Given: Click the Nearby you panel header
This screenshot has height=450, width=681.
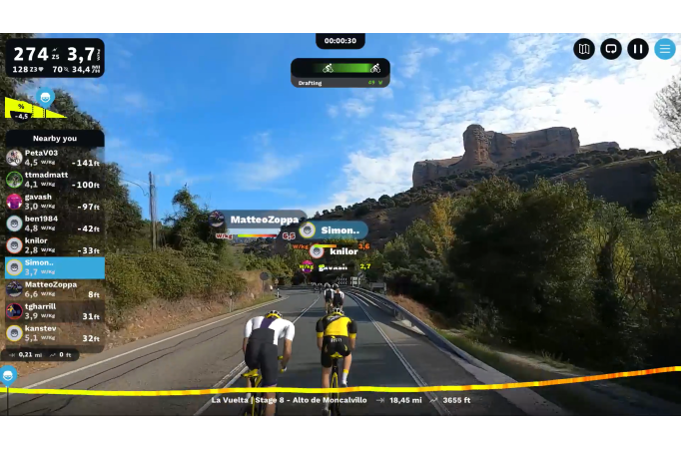Looking at the screenshot, I should [54, 138].
